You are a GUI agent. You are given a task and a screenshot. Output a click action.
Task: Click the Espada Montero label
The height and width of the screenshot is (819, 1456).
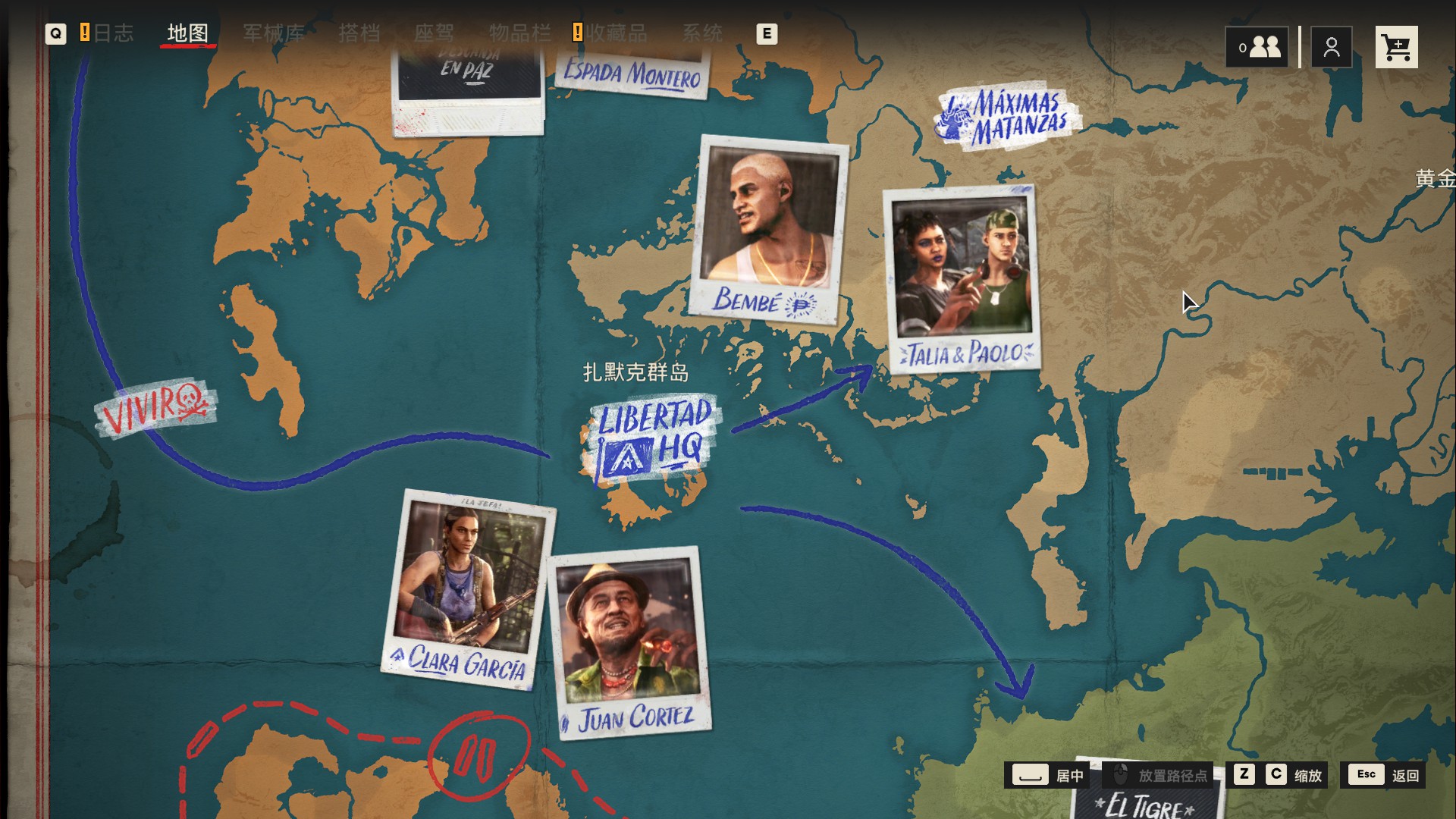click(632, 74)
